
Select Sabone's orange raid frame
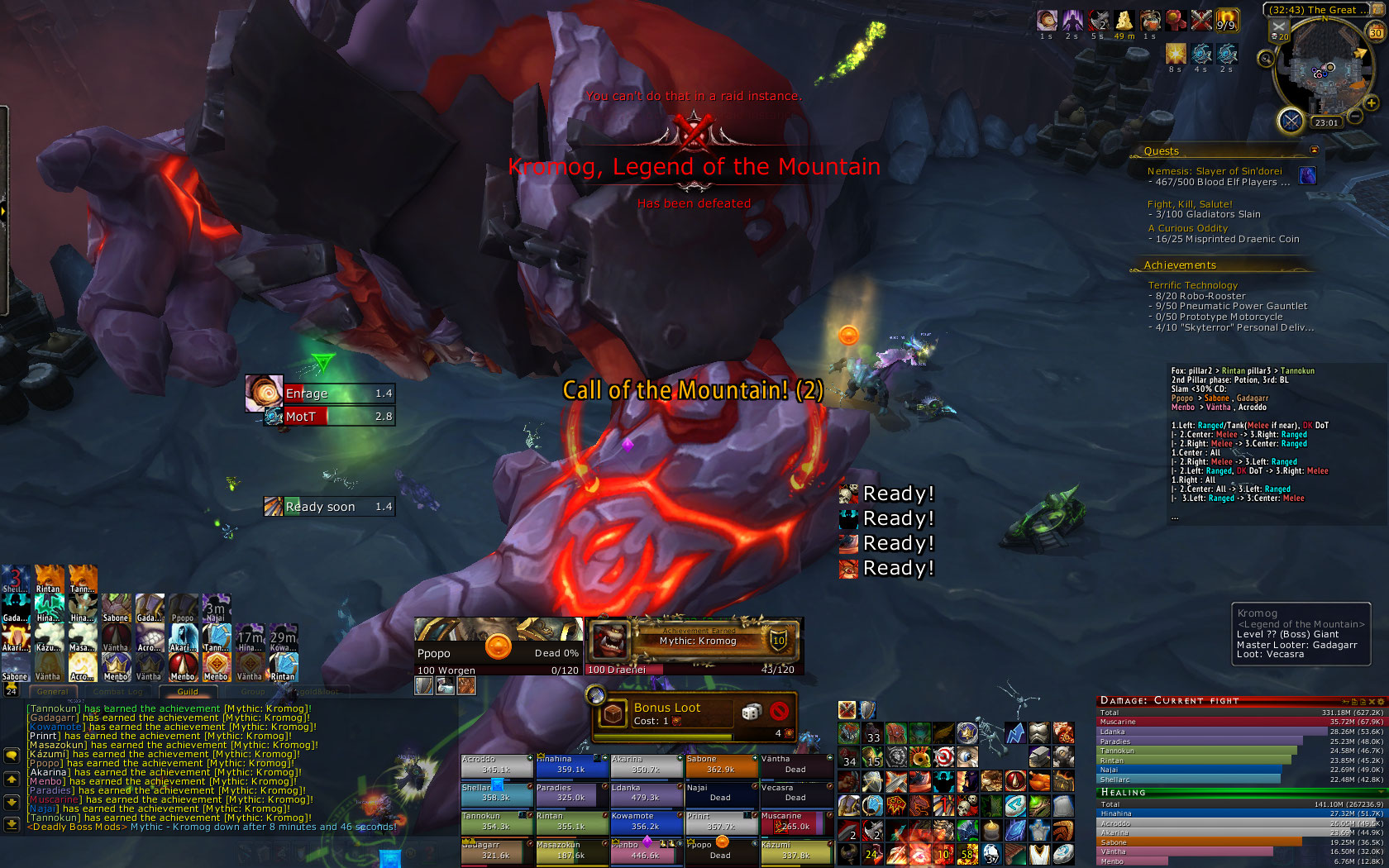[x=721, y=765]
